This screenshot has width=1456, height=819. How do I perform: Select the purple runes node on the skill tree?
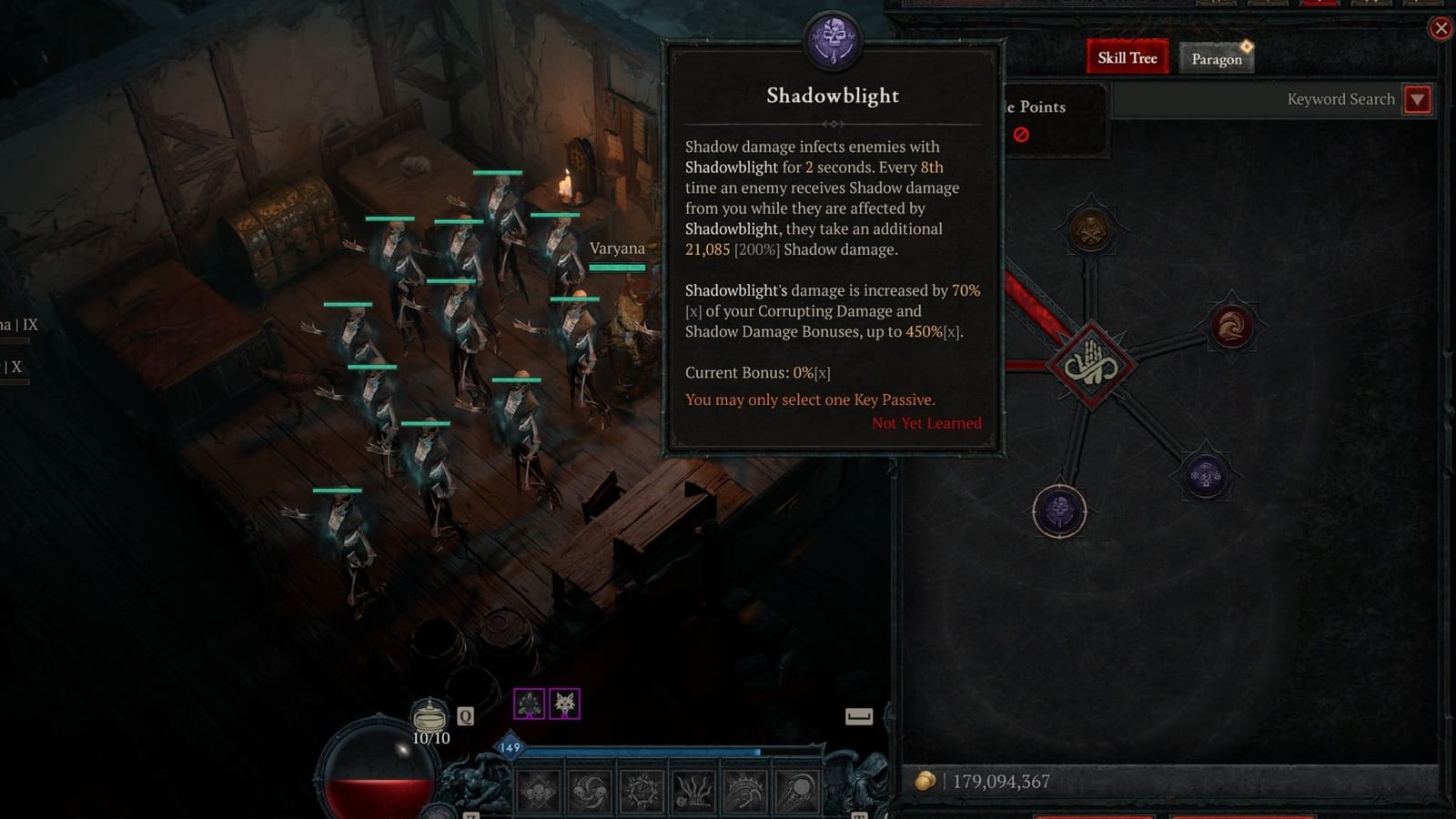[x=1205, y=473]
